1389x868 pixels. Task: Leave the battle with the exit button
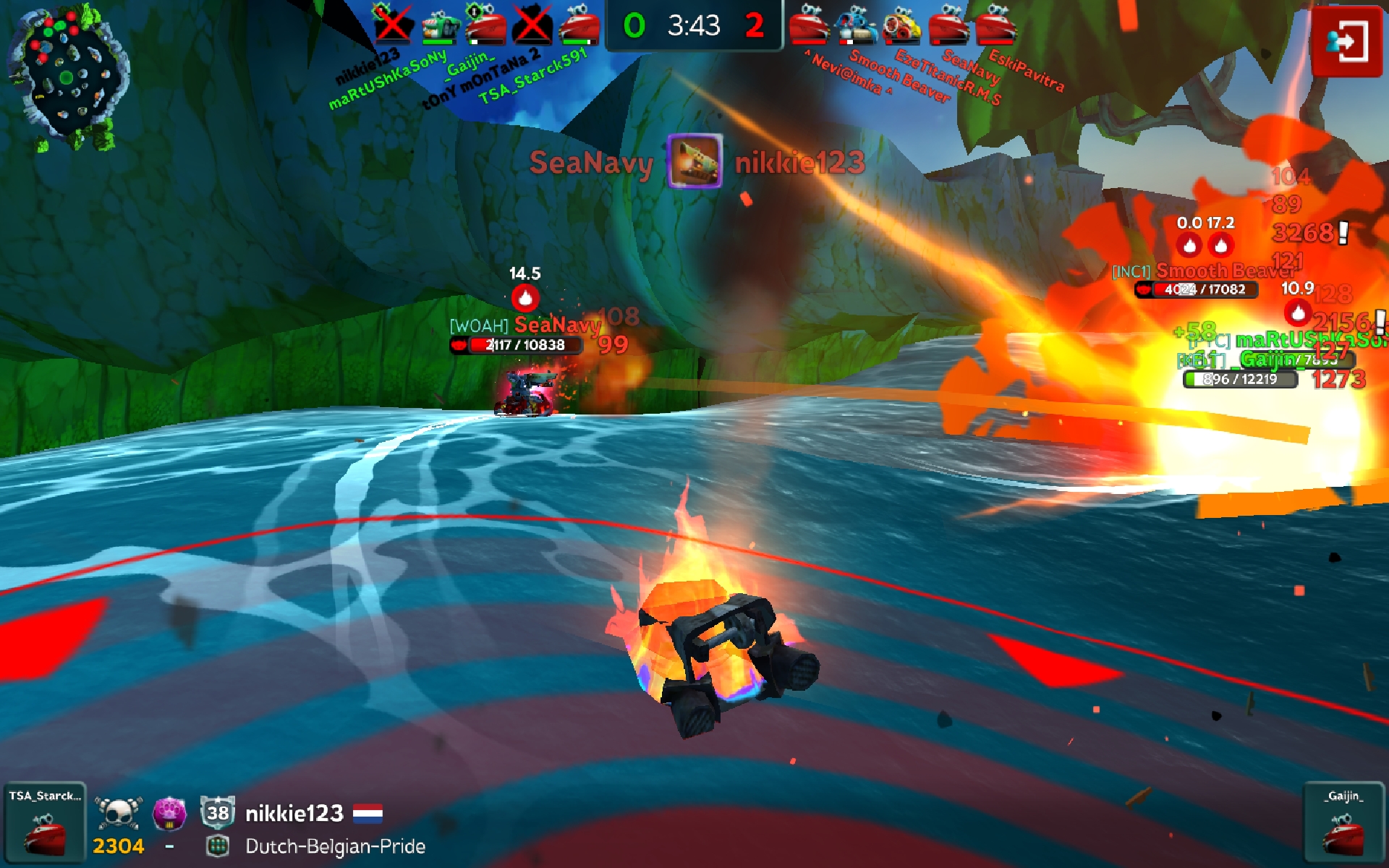pyautogui.click(x=1346, y=41)
